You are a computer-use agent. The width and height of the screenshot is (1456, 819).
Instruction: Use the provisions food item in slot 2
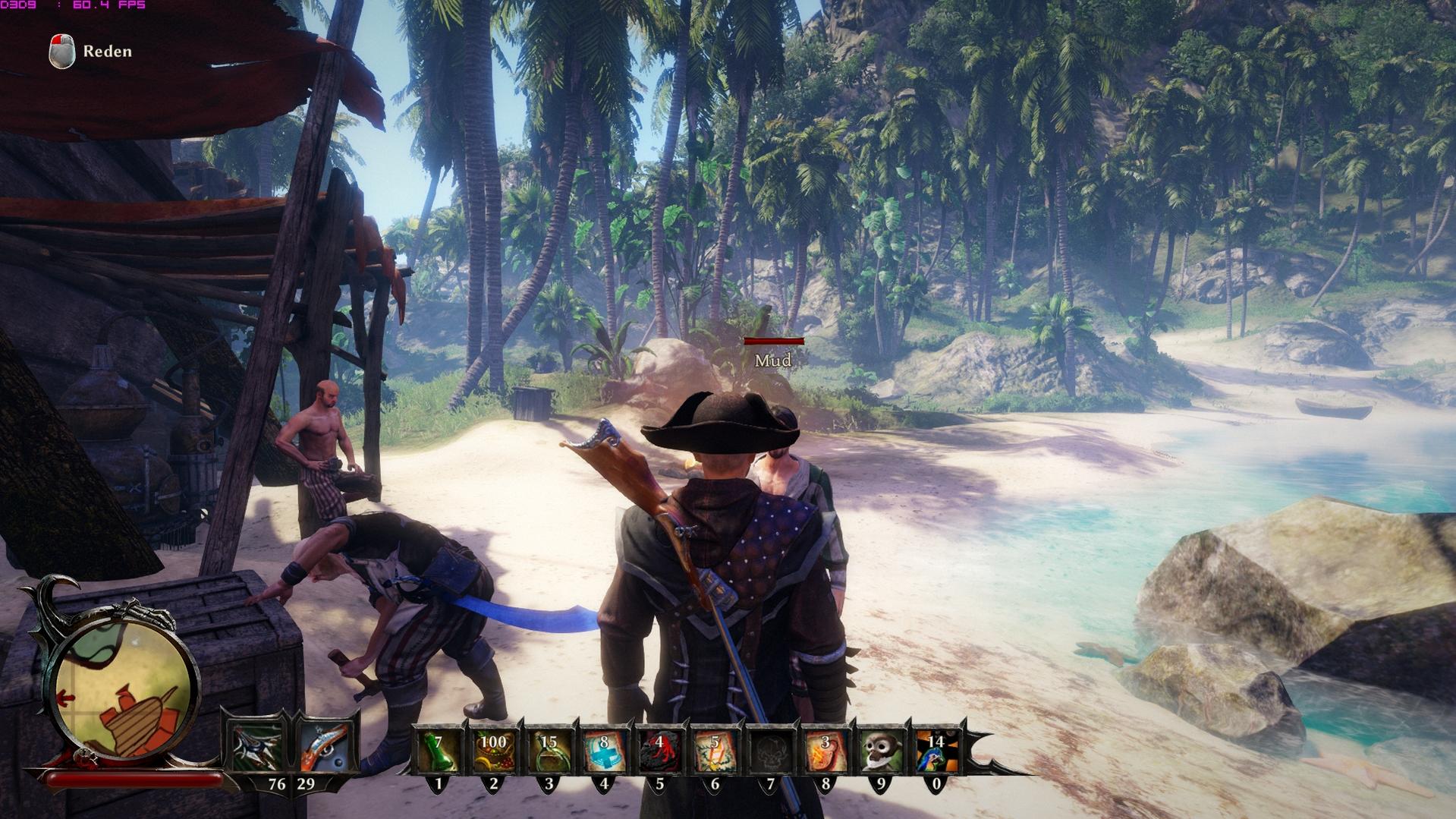point(493,750)
